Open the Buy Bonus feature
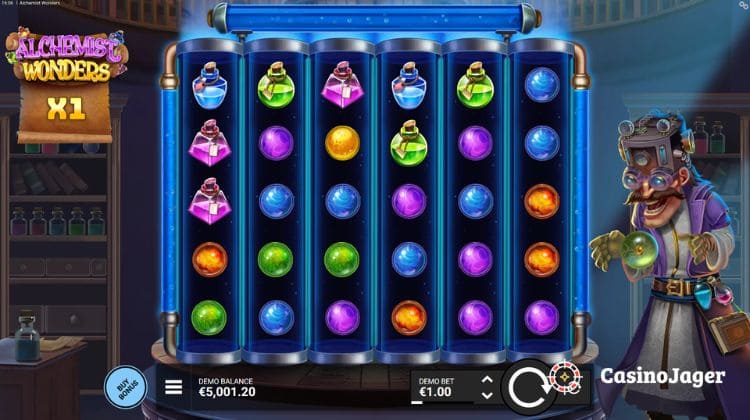The width and height of the screenshot is (750, 420). pos(125,386)
